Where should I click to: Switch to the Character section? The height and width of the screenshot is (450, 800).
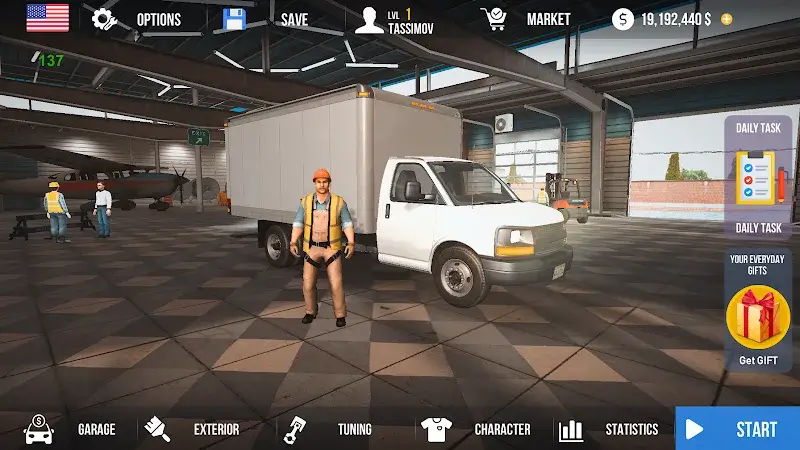pyautogui.click(x=476, y=429)
